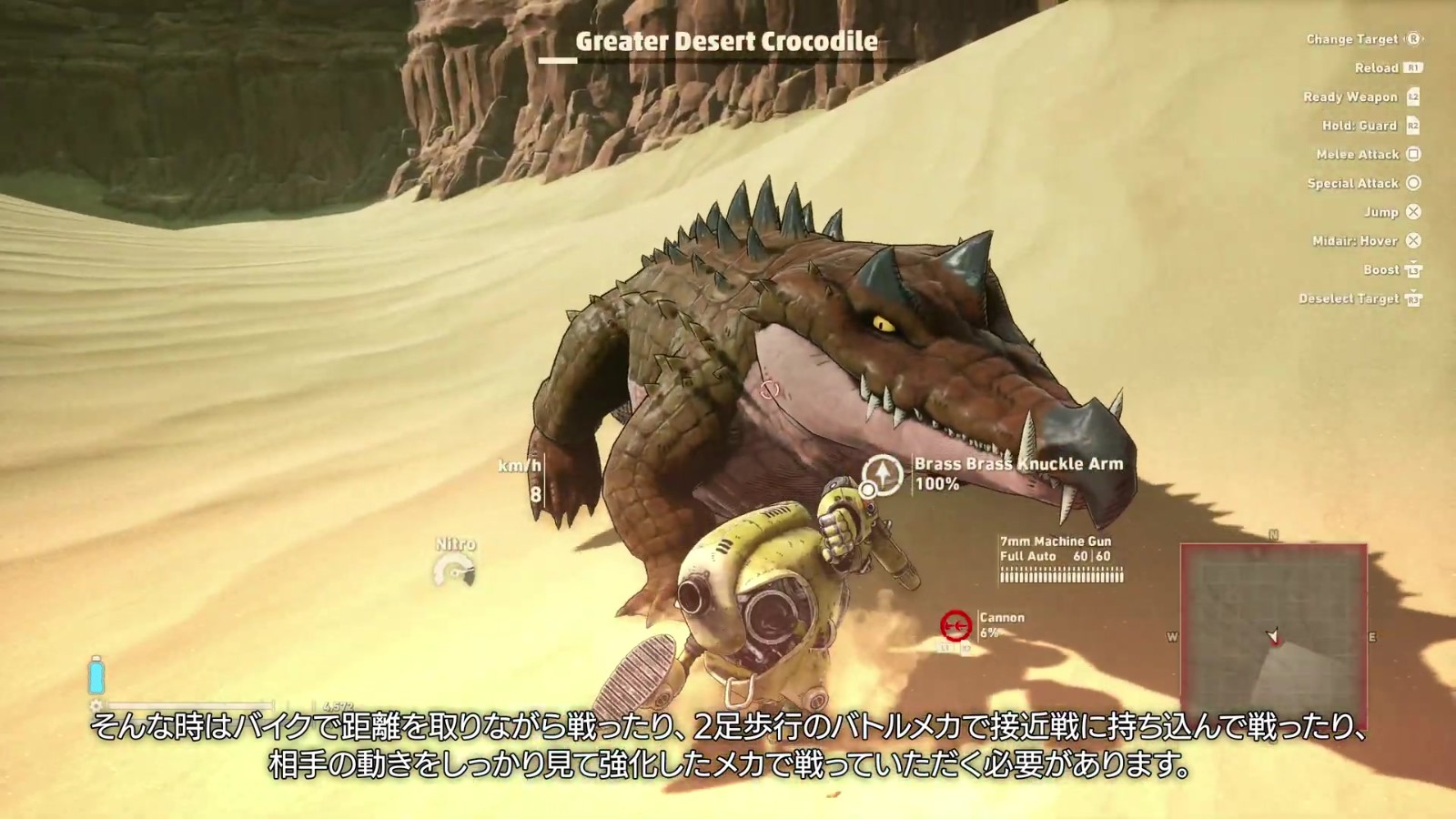Viewport: 1456px width, 819px height.
Task: Click the blue water bottle icon
Action: (96, 676)
